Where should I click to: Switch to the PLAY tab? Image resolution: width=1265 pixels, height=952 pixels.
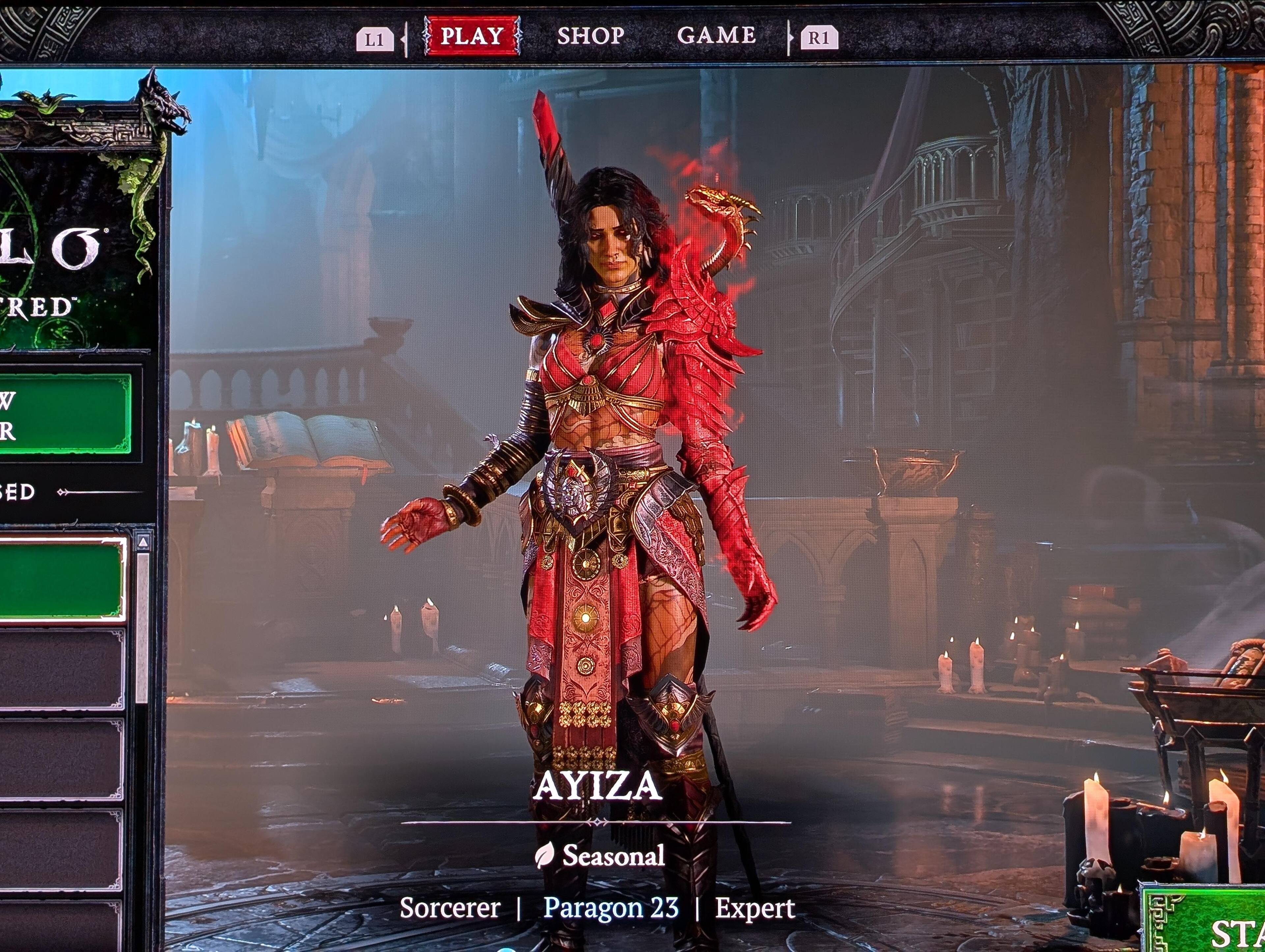[472, 36]
